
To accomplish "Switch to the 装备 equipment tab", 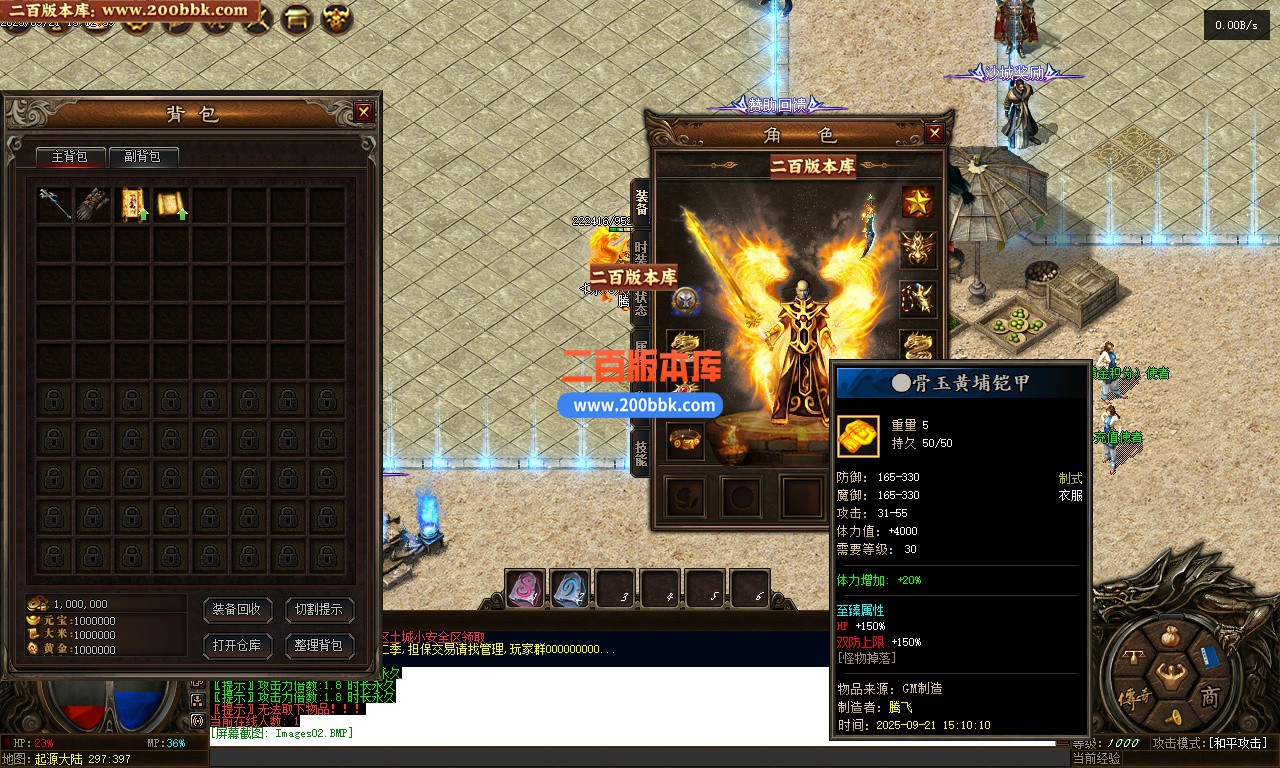I will [641, 202].
